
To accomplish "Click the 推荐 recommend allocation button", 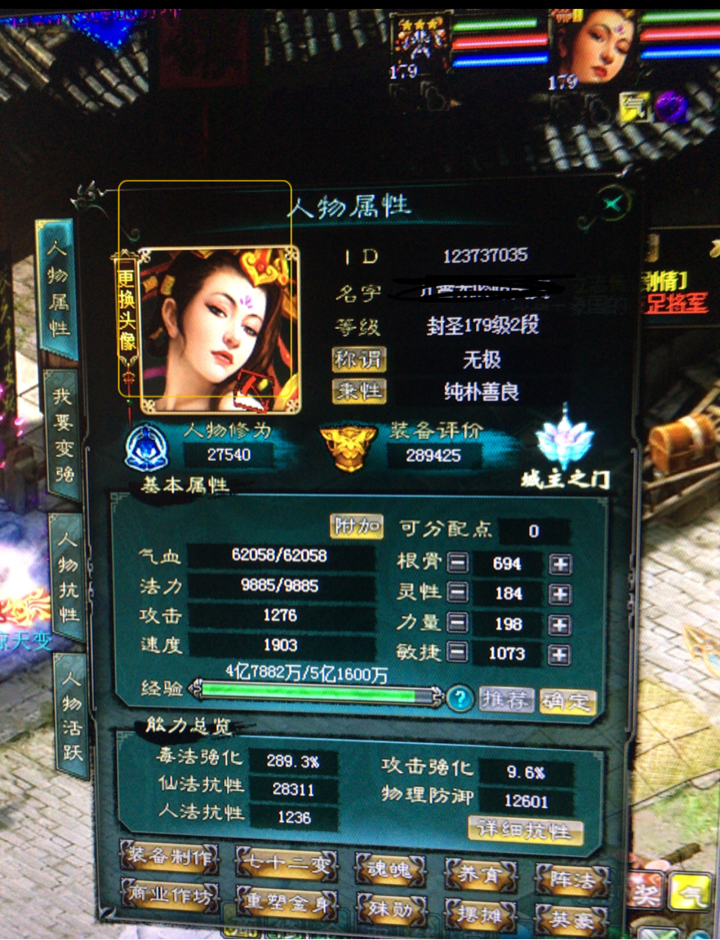I will (x=505, y=699).
